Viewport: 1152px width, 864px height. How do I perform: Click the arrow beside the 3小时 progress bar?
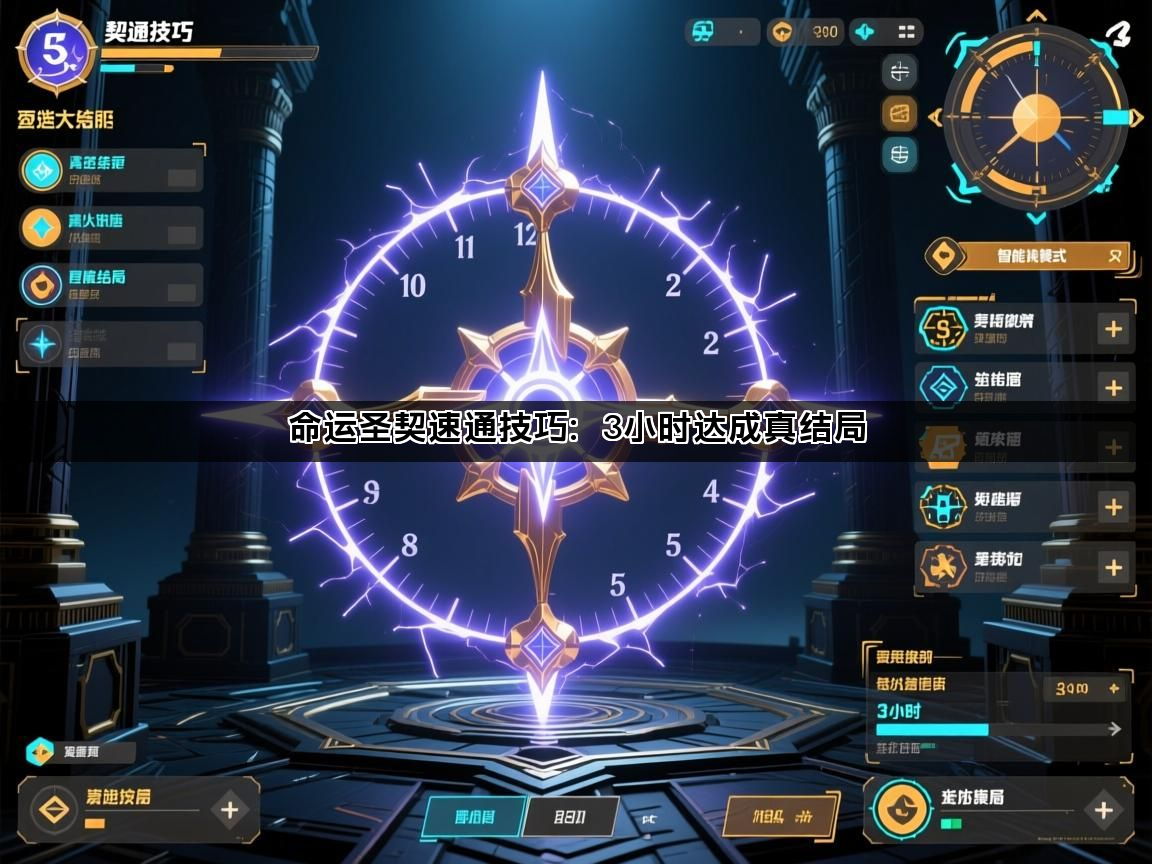coord(1112,729)
